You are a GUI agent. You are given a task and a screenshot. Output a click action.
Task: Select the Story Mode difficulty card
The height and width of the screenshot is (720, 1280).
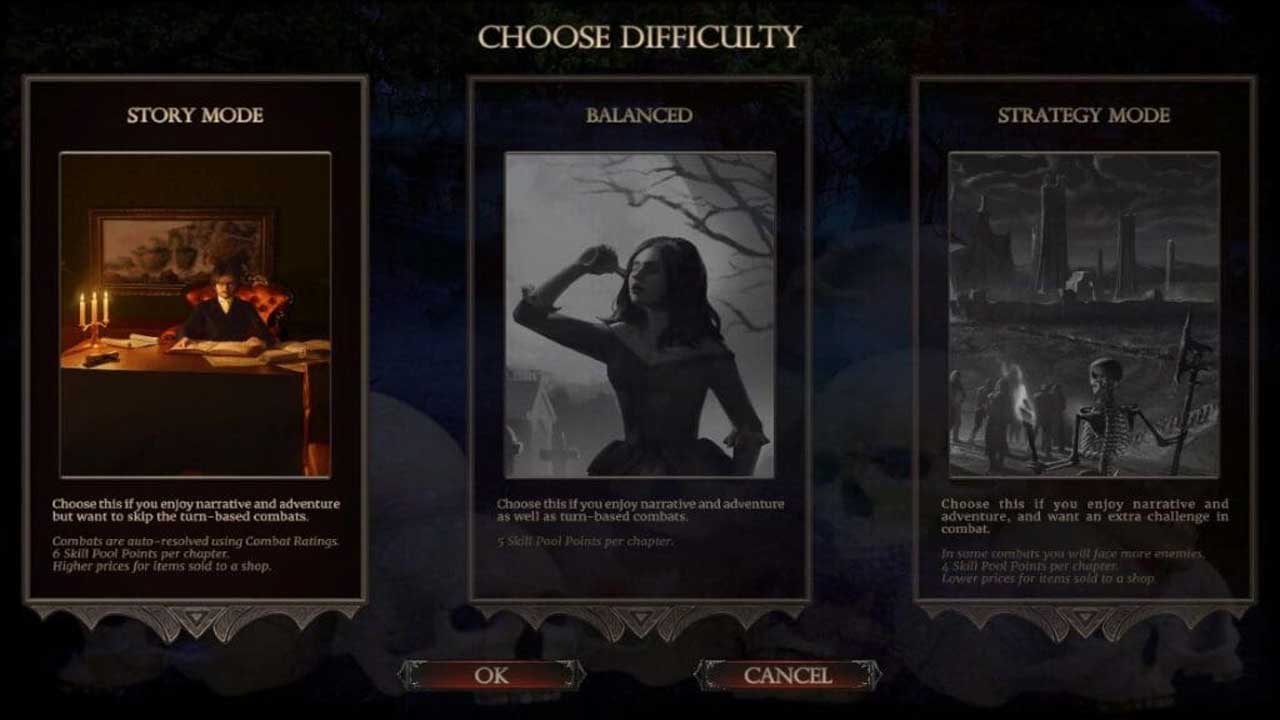point(195,338)
